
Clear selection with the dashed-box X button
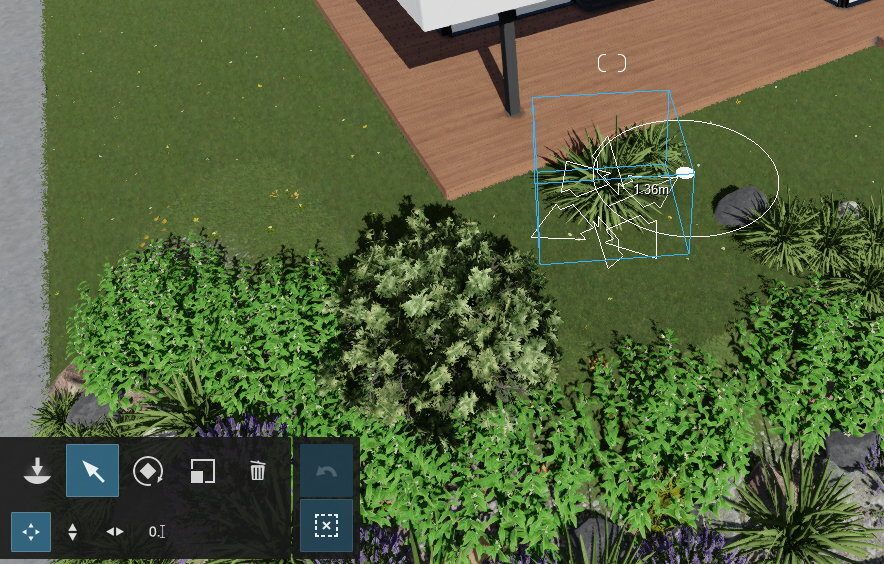(326, 526)
